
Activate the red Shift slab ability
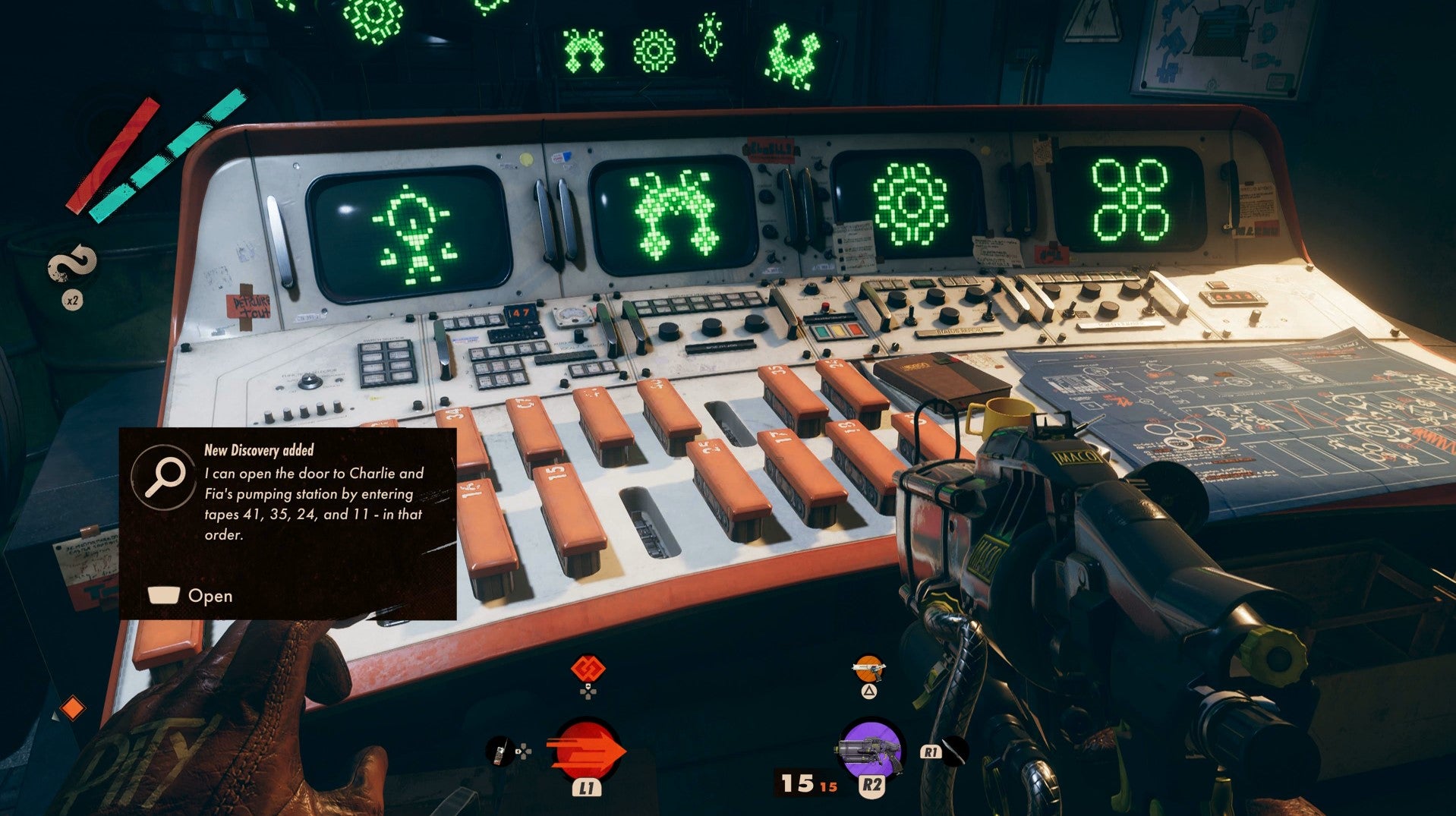coord(586,751)
